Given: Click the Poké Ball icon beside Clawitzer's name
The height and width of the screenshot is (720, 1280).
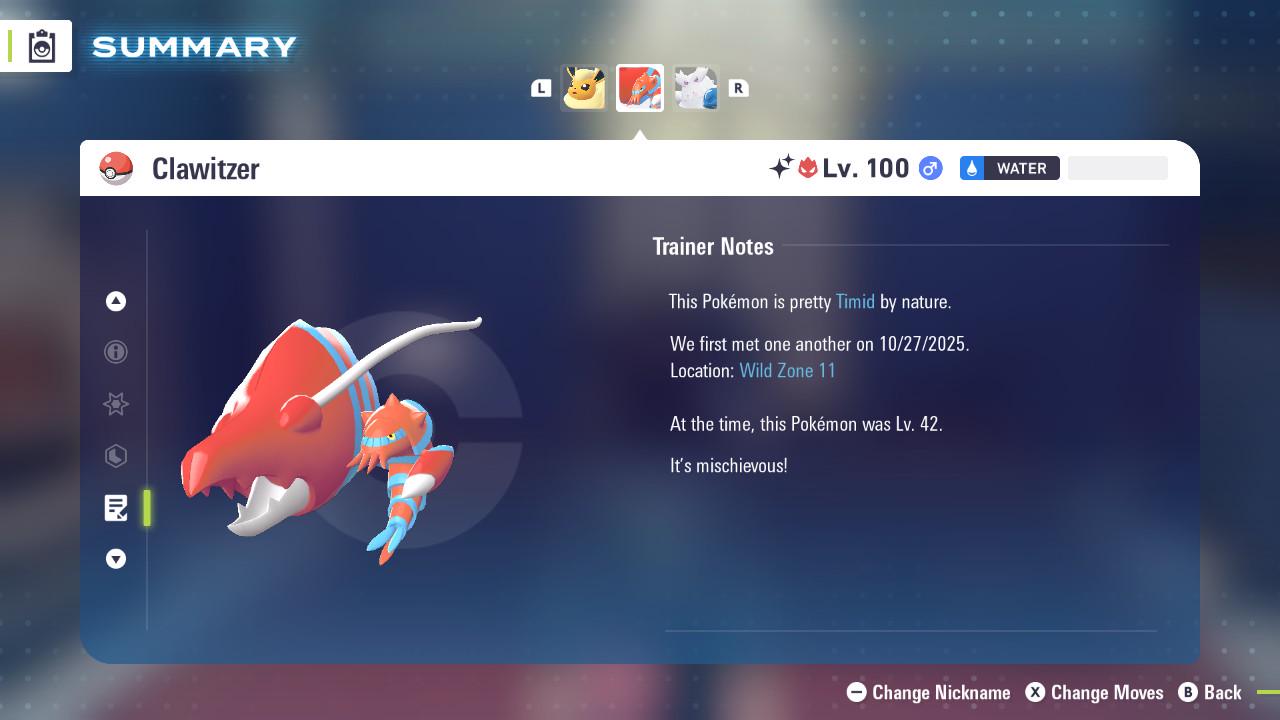Looking at the screenshot, I should [117, 168].
